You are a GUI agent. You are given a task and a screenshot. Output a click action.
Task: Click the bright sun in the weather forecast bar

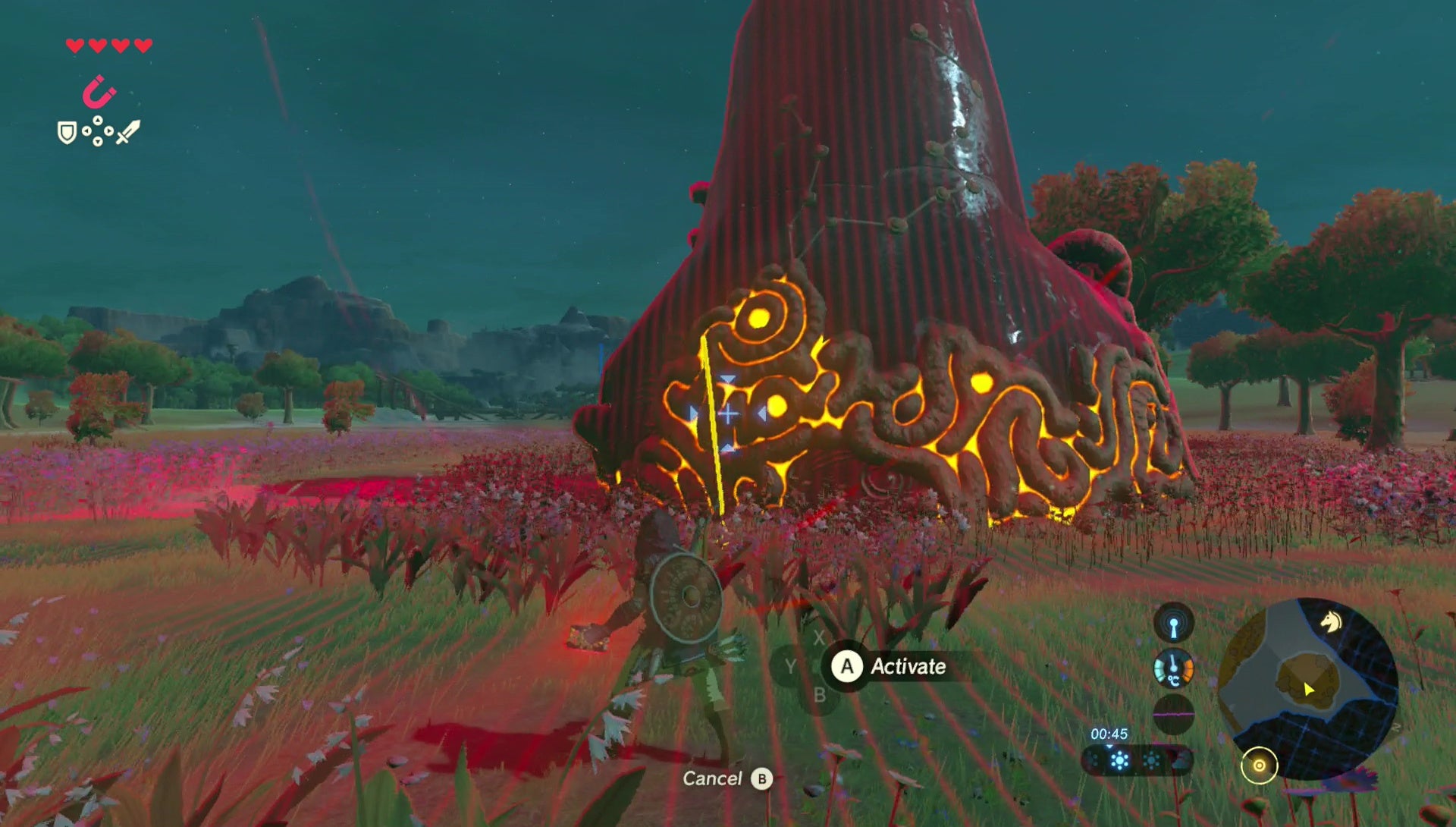pos(1120,763)
